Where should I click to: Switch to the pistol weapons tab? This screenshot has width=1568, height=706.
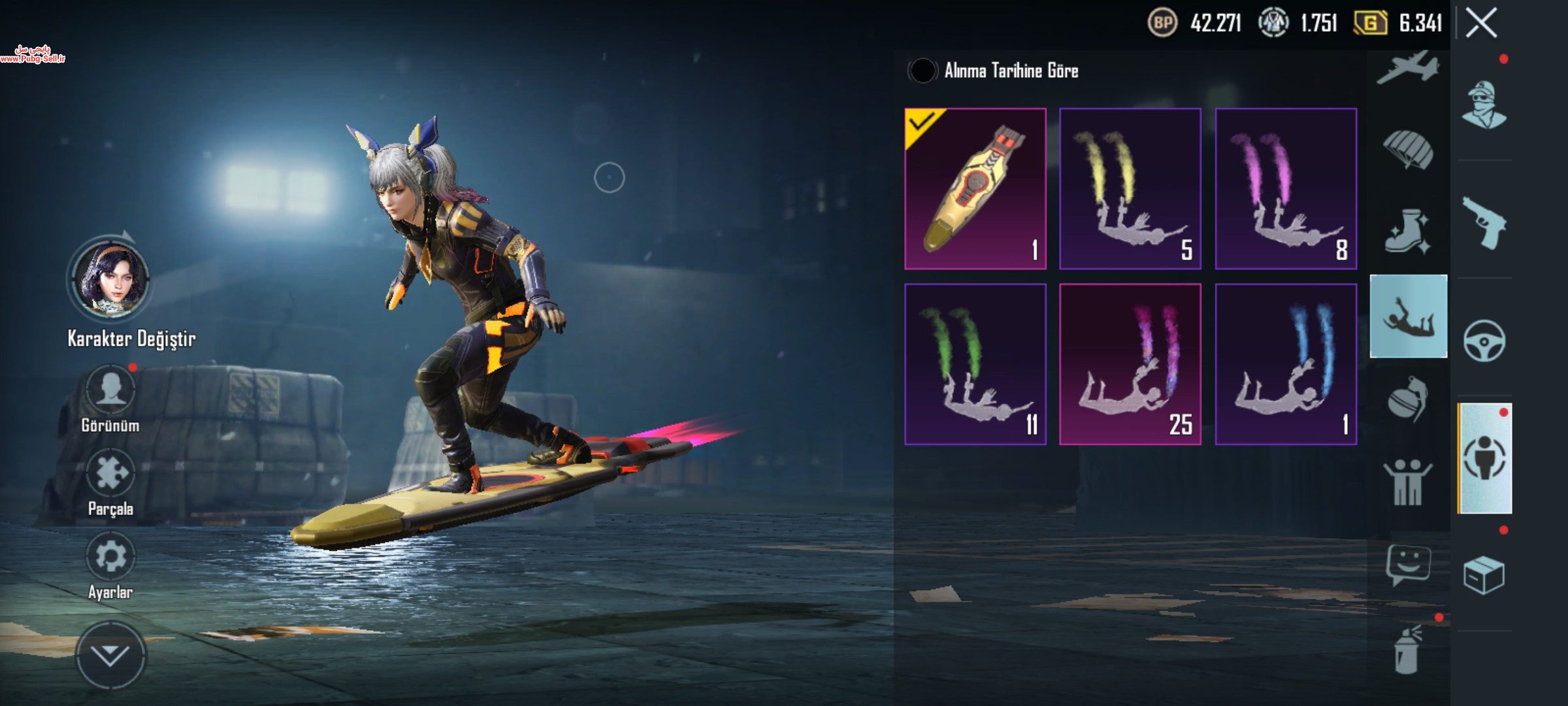click(x=1484, y=223)
